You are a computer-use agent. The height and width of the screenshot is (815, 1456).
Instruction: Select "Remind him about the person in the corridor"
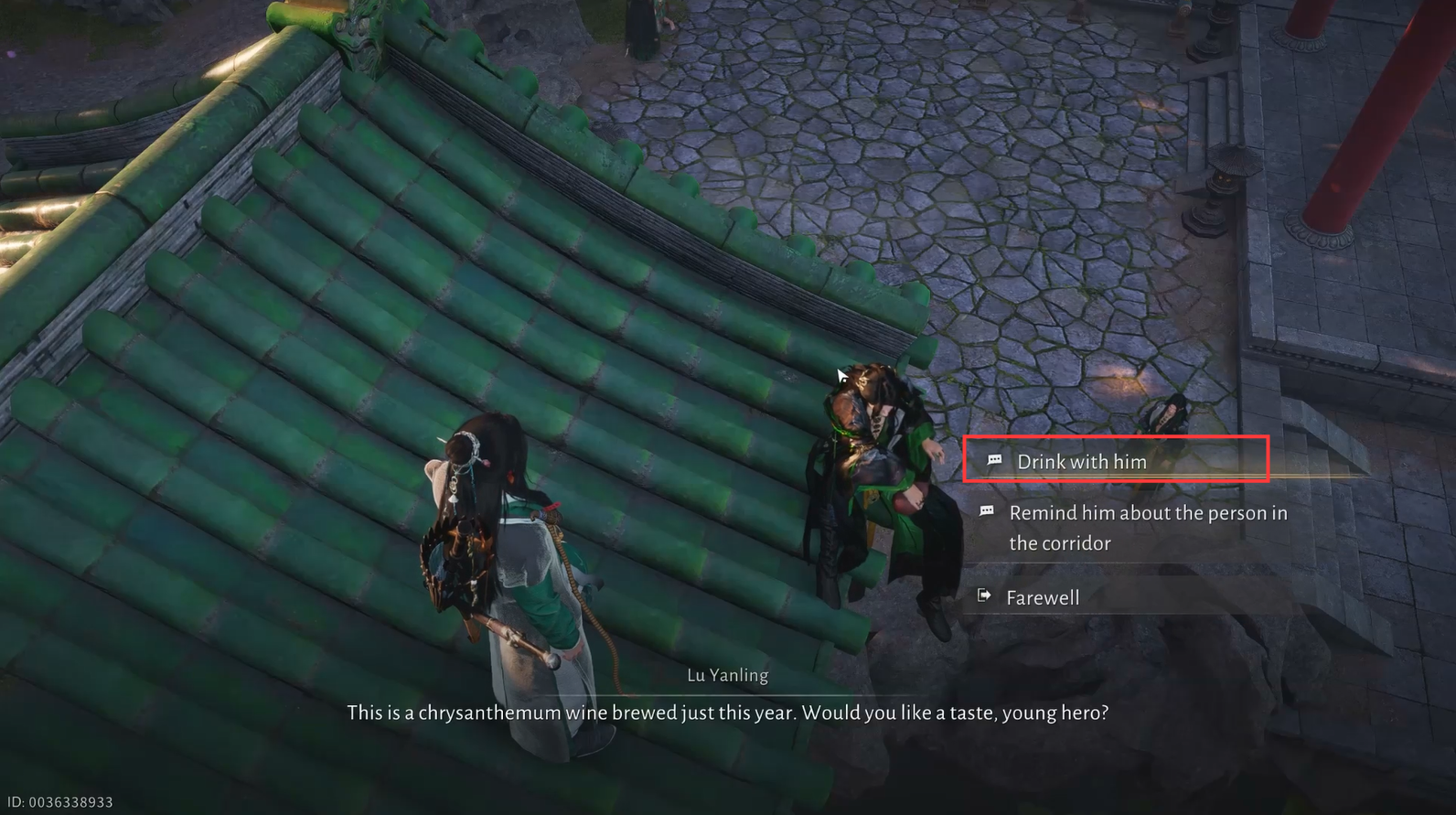coord(1147,528)
